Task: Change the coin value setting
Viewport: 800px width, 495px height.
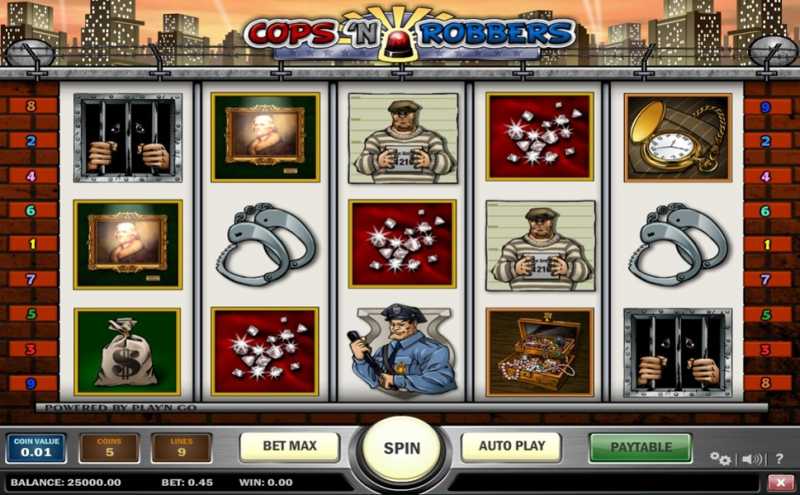Action: click(36, 448)
